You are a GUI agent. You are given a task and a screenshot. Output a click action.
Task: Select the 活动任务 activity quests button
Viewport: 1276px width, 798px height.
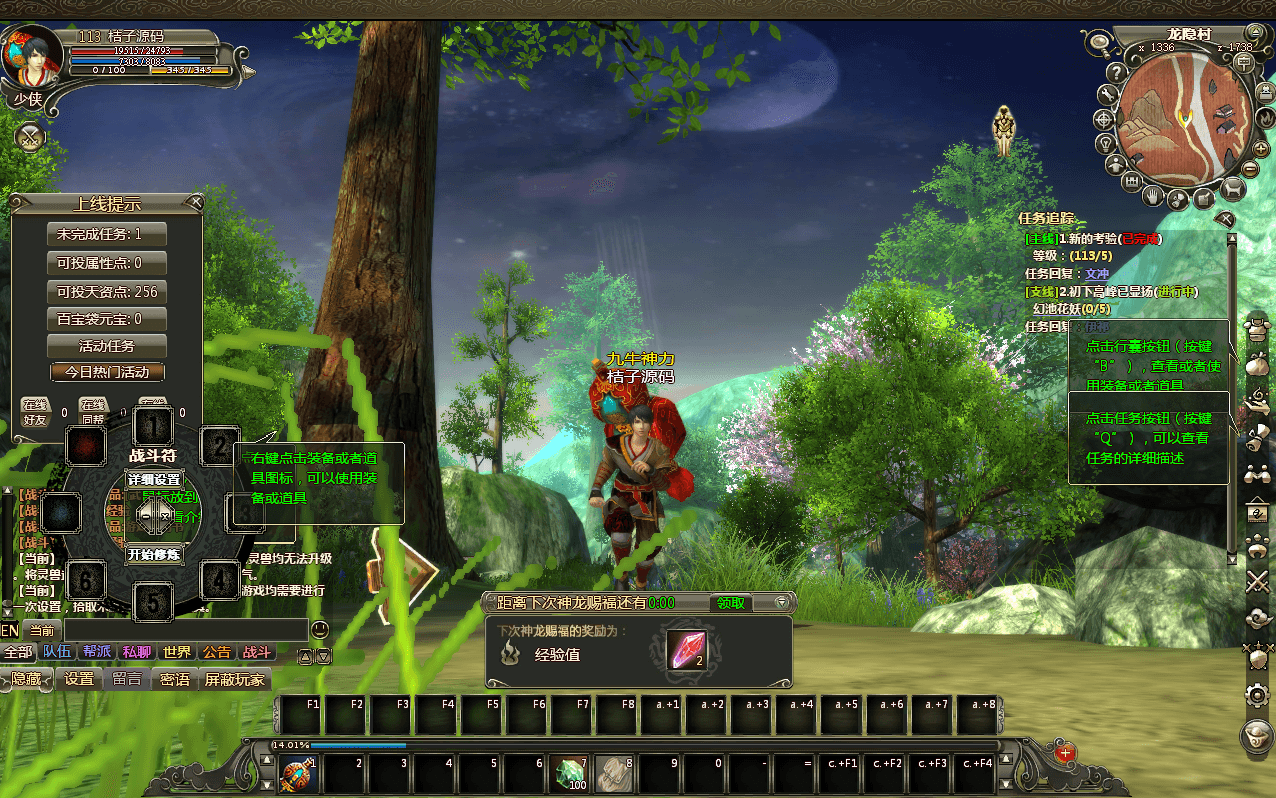(x=107, y=346)
